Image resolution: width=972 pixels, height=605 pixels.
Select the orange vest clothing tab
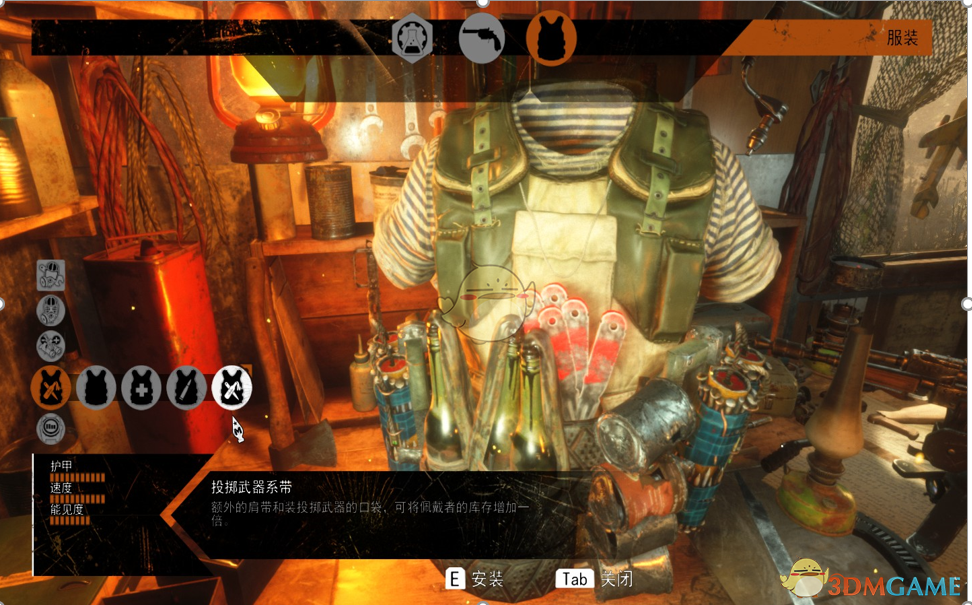(551, 38)
